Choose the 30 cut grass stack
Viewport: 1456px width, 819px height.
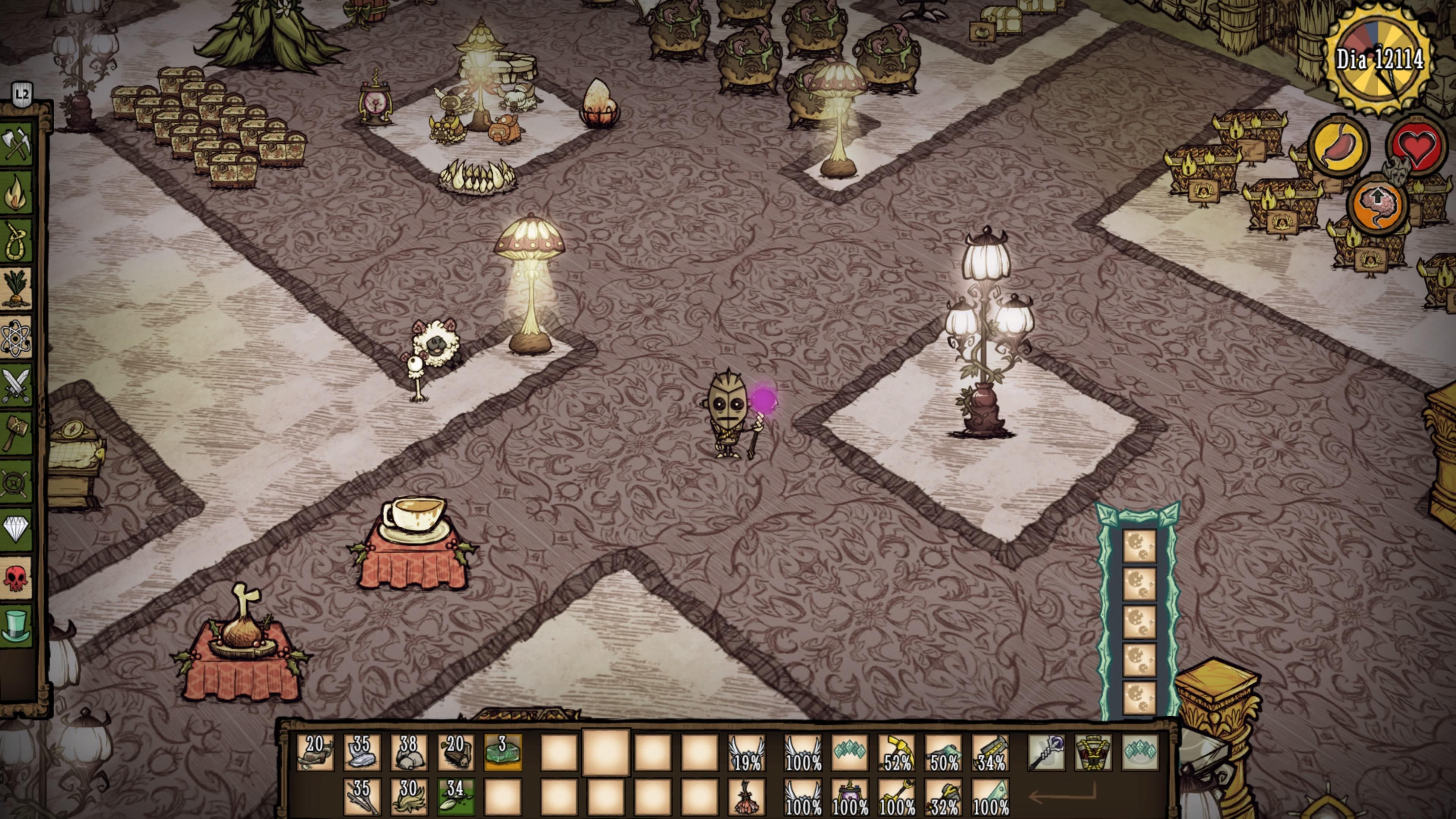[x=409, y=797]
